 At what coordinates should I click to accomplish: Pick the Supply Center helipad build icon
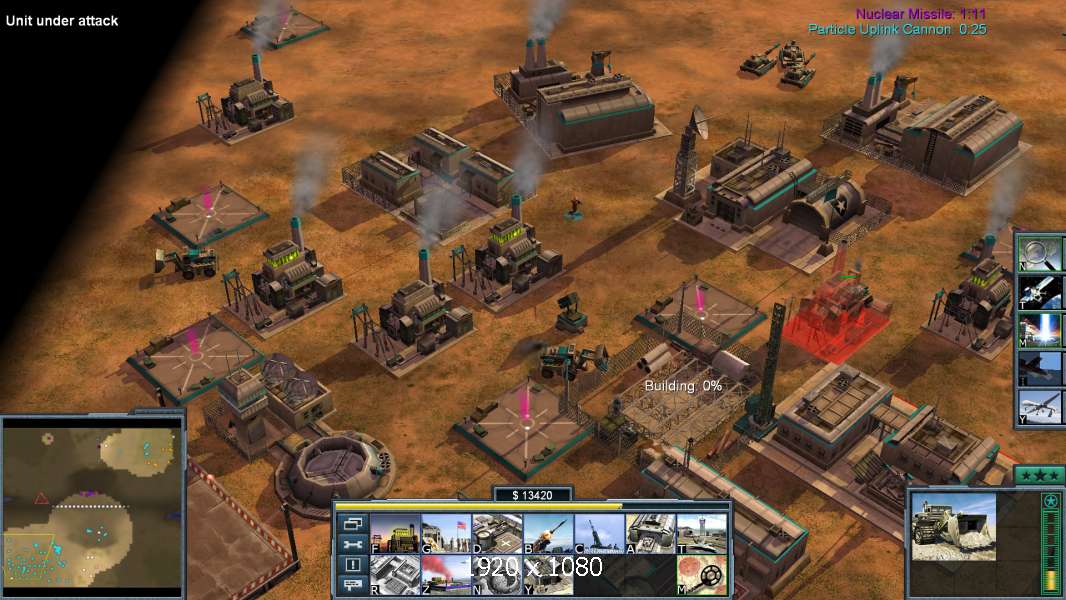(497, 534)
